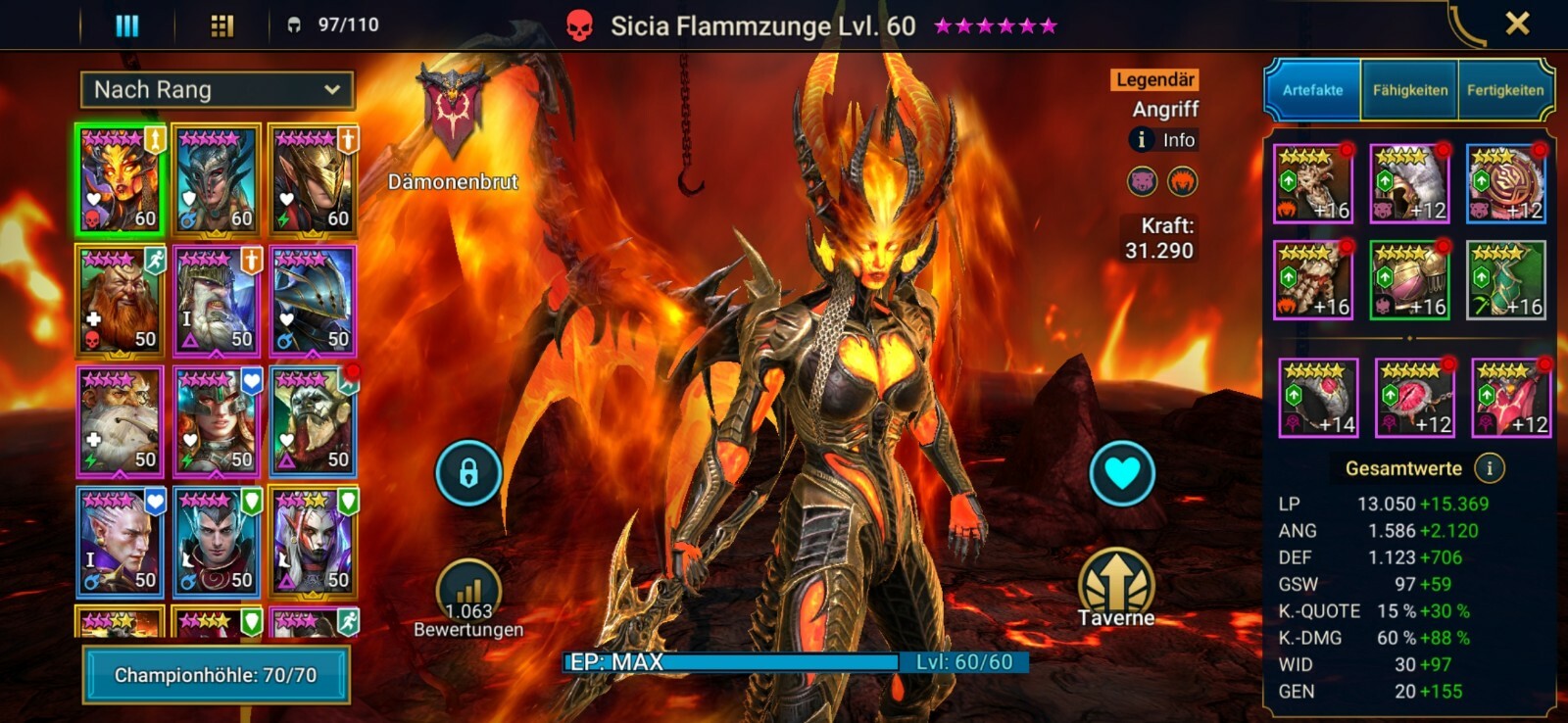Screen dimensions: 1568x723
Task: Toggle the champion lock button
Action: 468,473
